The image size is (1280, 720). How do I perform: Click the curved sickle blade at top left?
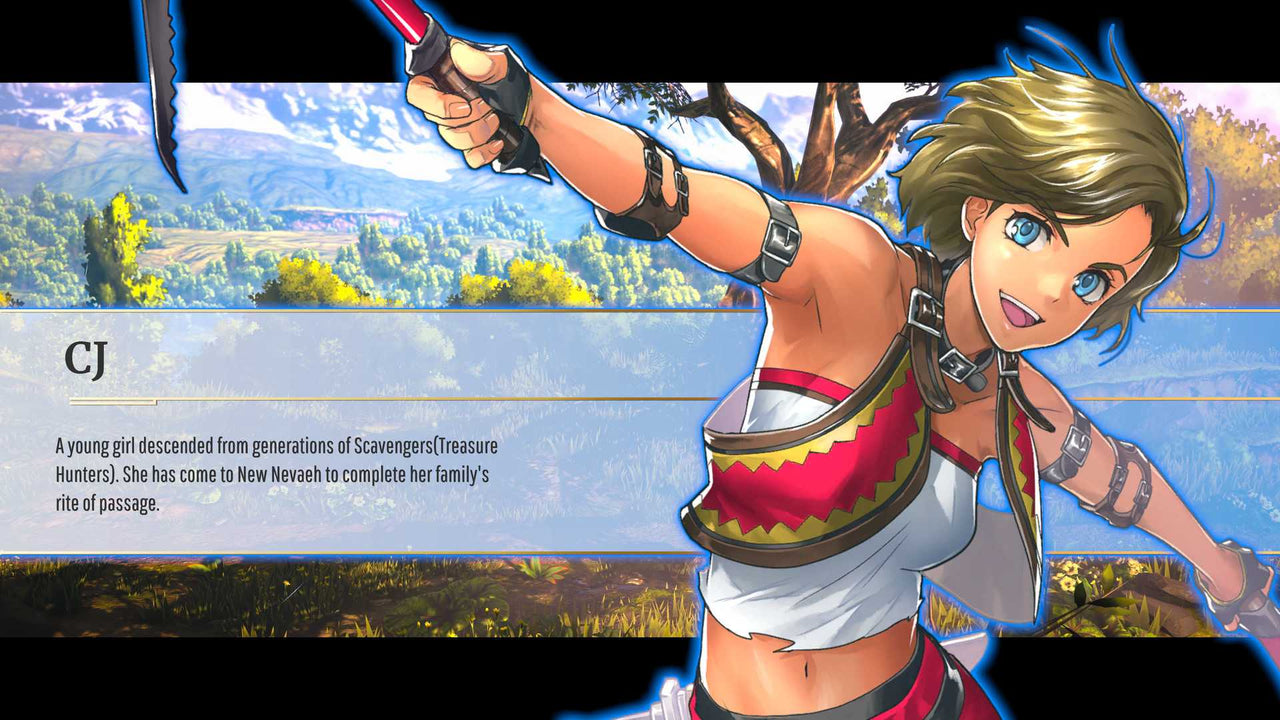pyautogui.click(x=165, y=100)
